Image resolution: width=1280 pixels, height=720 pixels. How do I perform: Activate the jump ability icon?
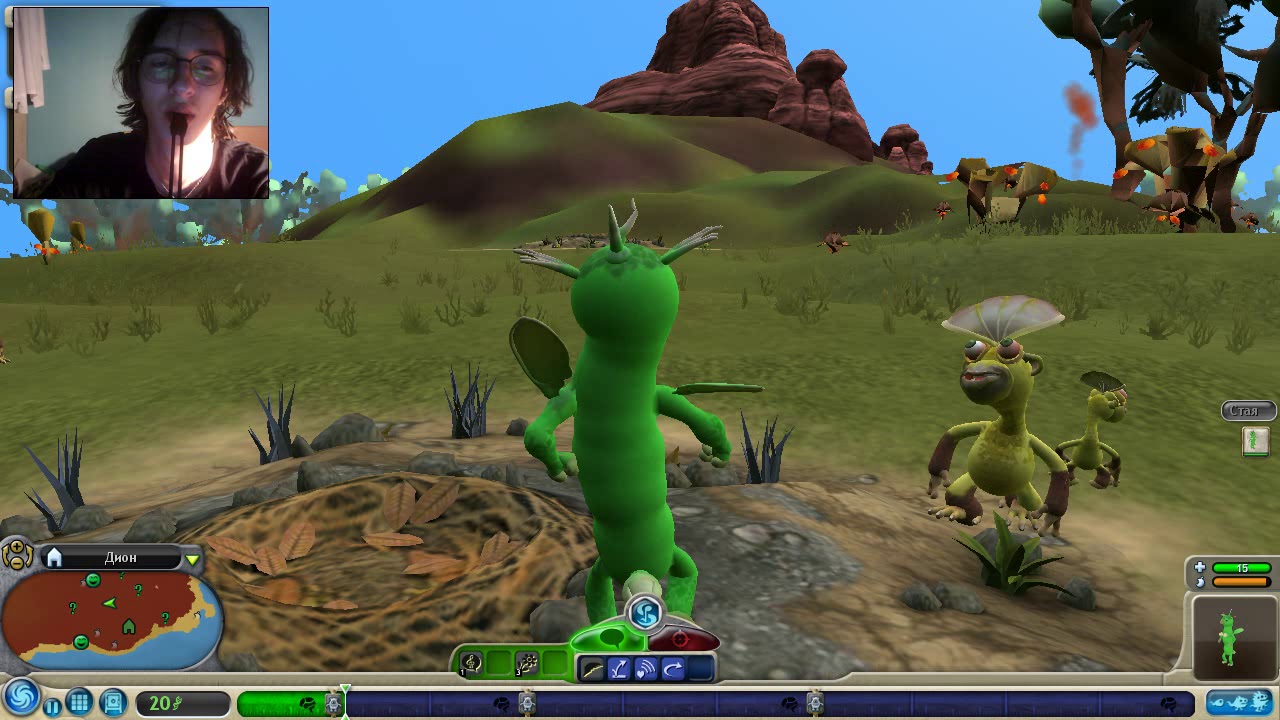(x=619, y=669)
